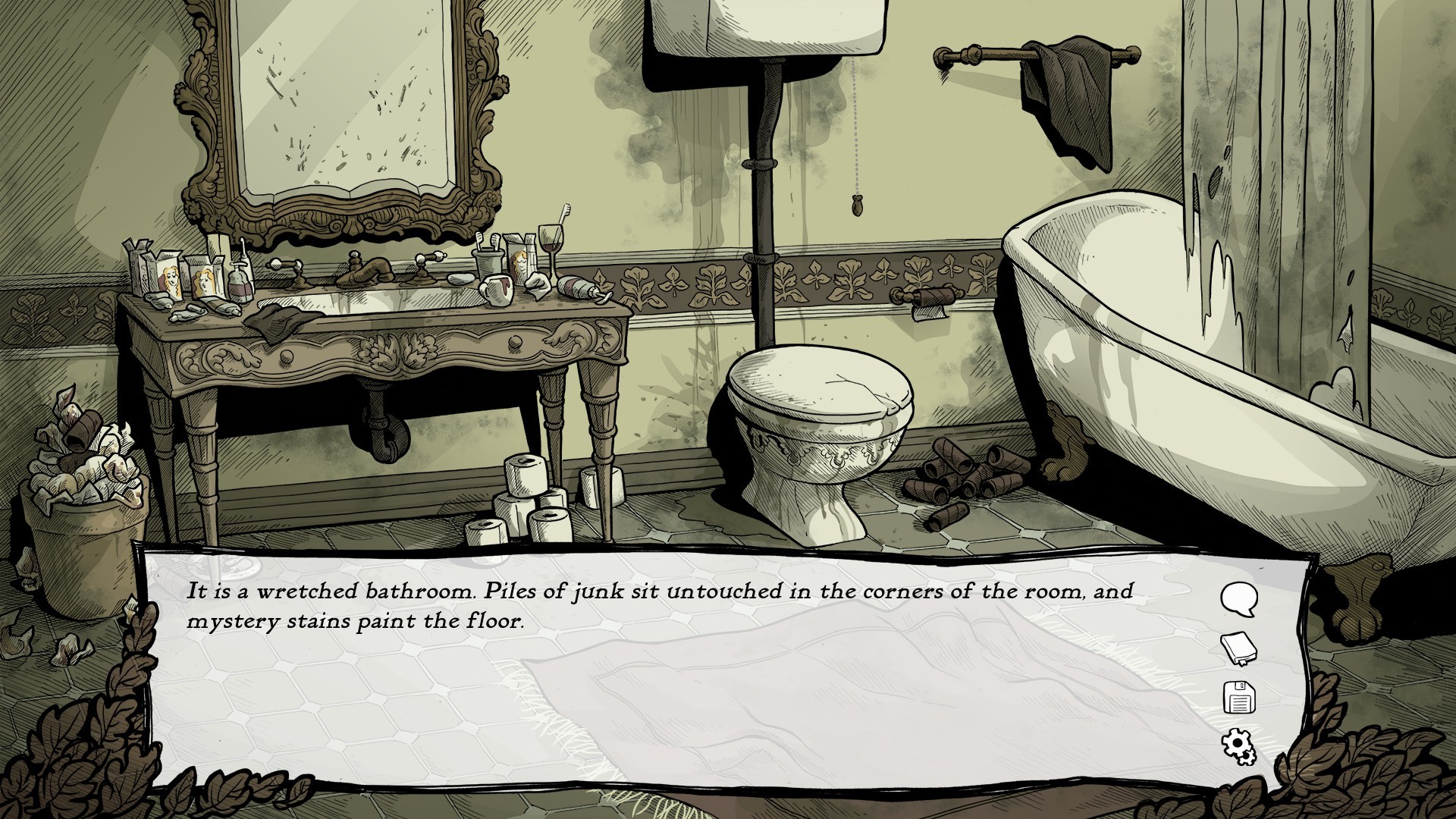The image size is (1456, 819).
Task: Open the speech bubble dialogue log
Action: click(1238, 599)
